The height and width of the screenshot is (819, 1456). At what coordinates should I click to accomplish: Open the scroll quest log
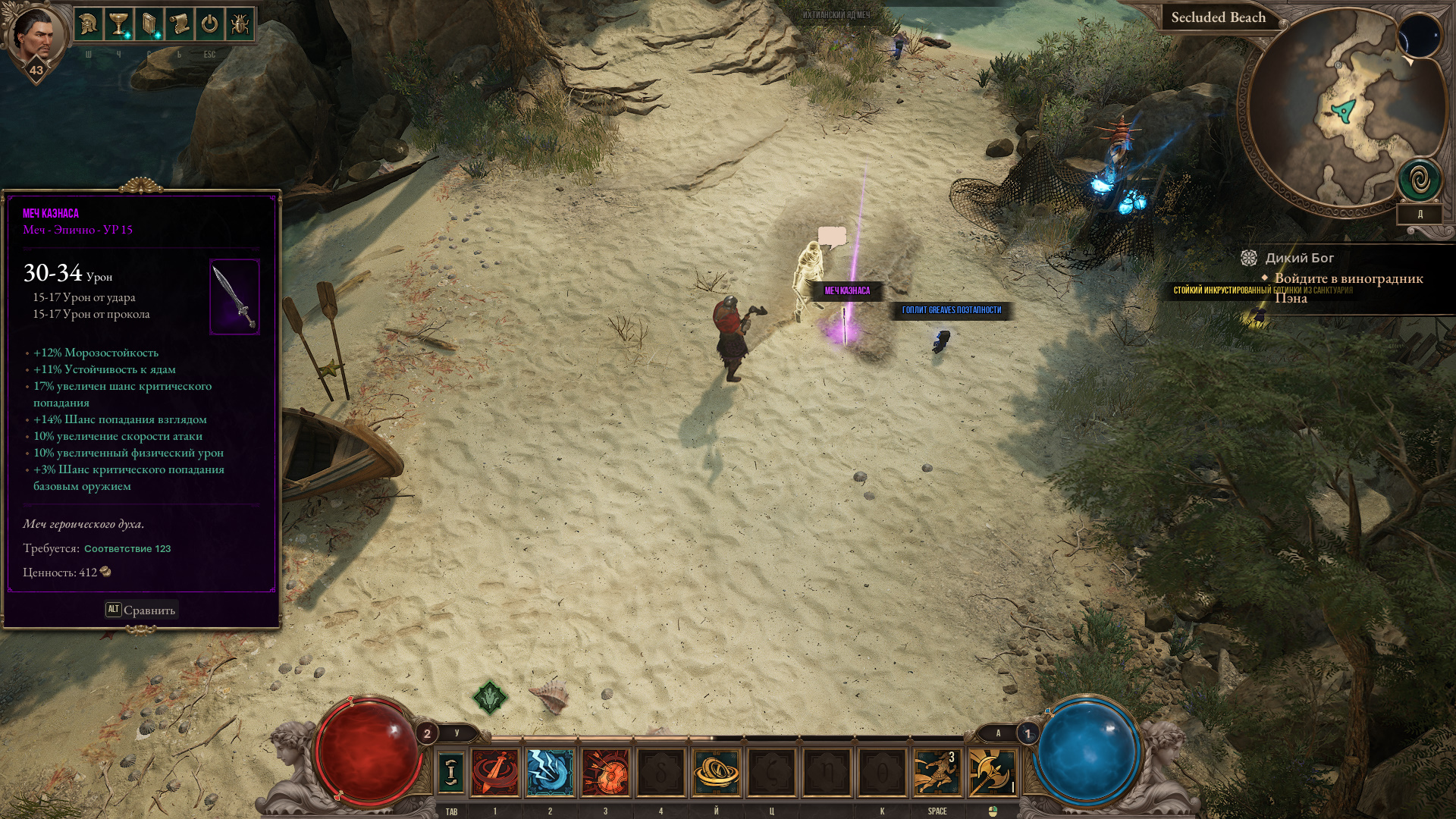tap(180, 24)
